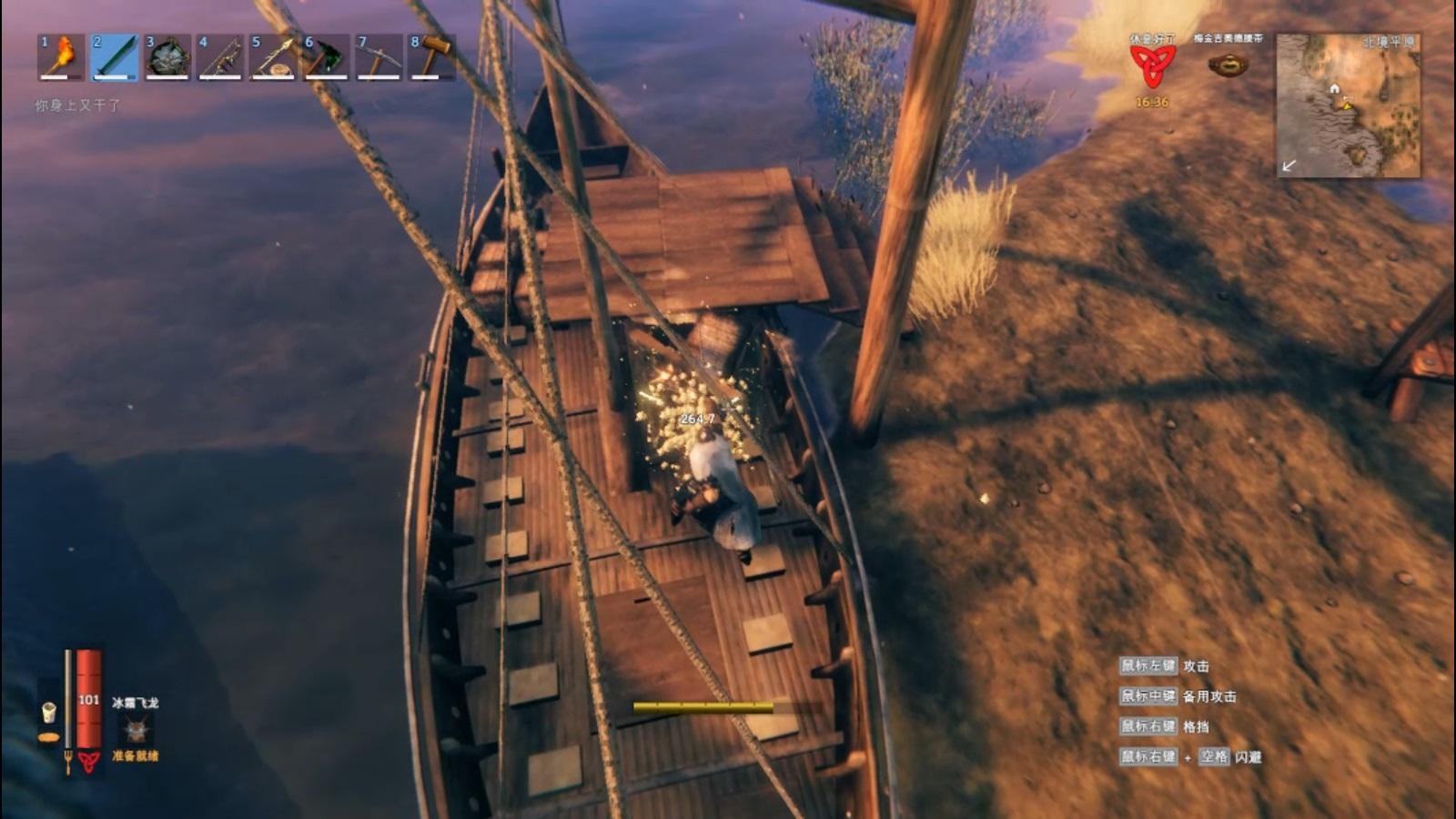This screenshot has width=1456, height=819.
Task: Click the bread food icon
Action: click(48, 736)
